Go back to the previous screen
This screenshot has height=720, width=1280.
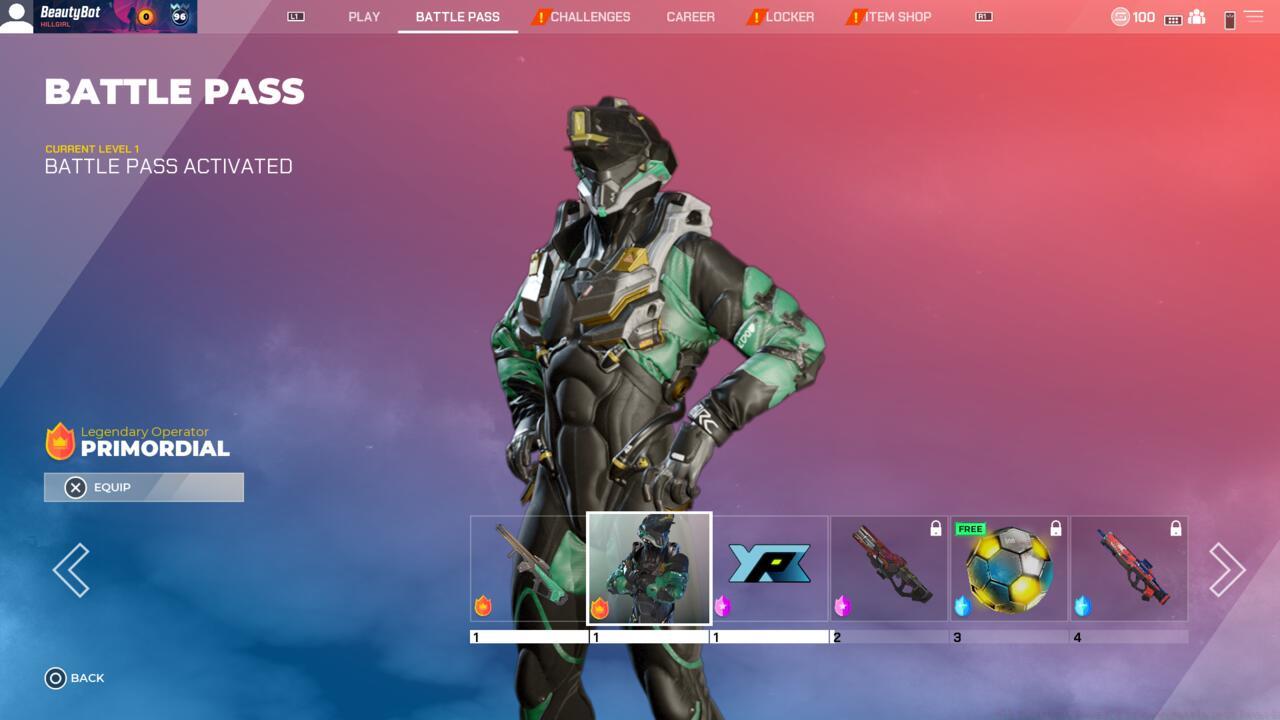(x=75, y=678)
